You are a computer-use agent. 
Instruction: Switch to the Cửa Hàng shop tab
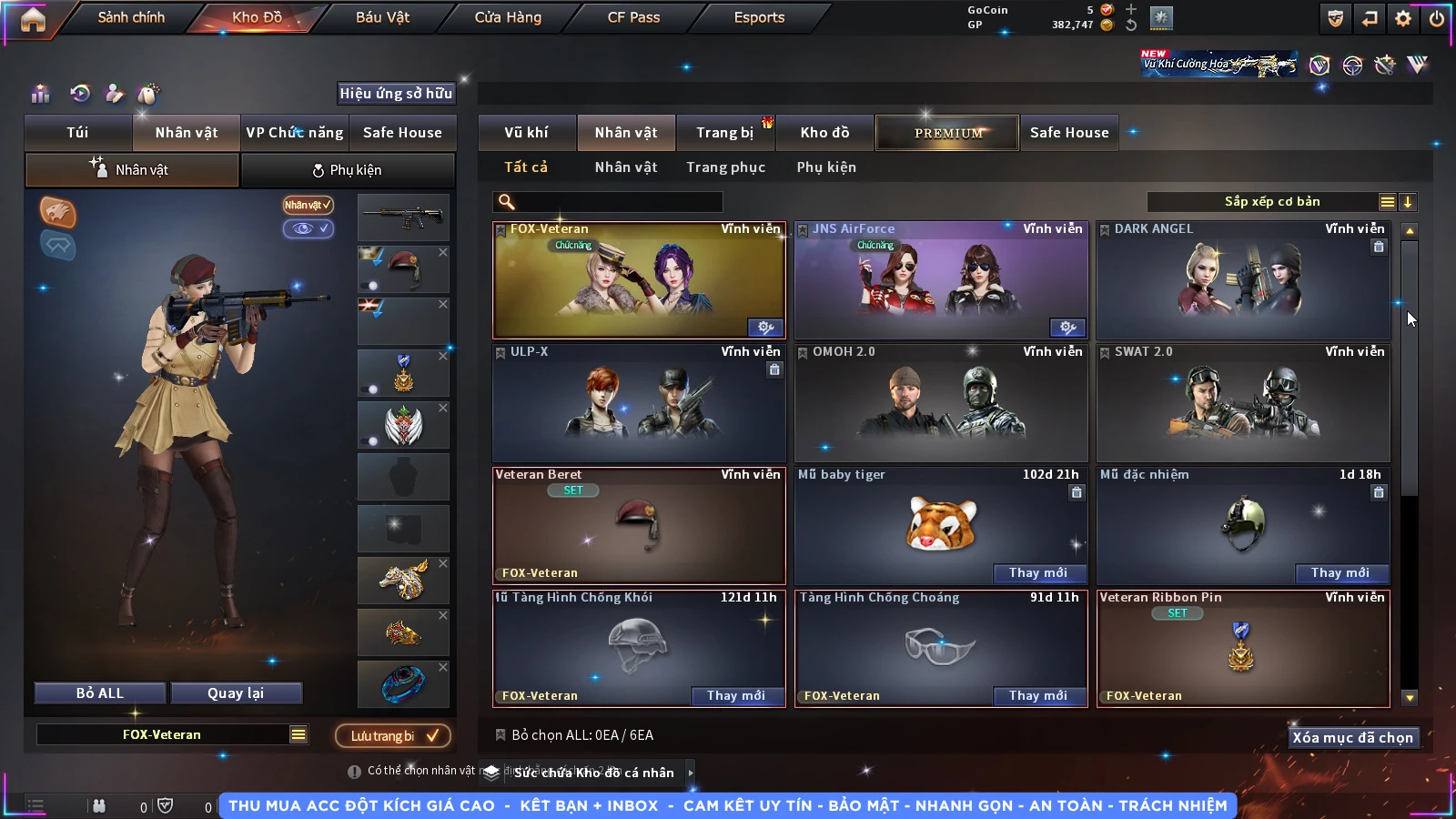[x=508, y=17]
